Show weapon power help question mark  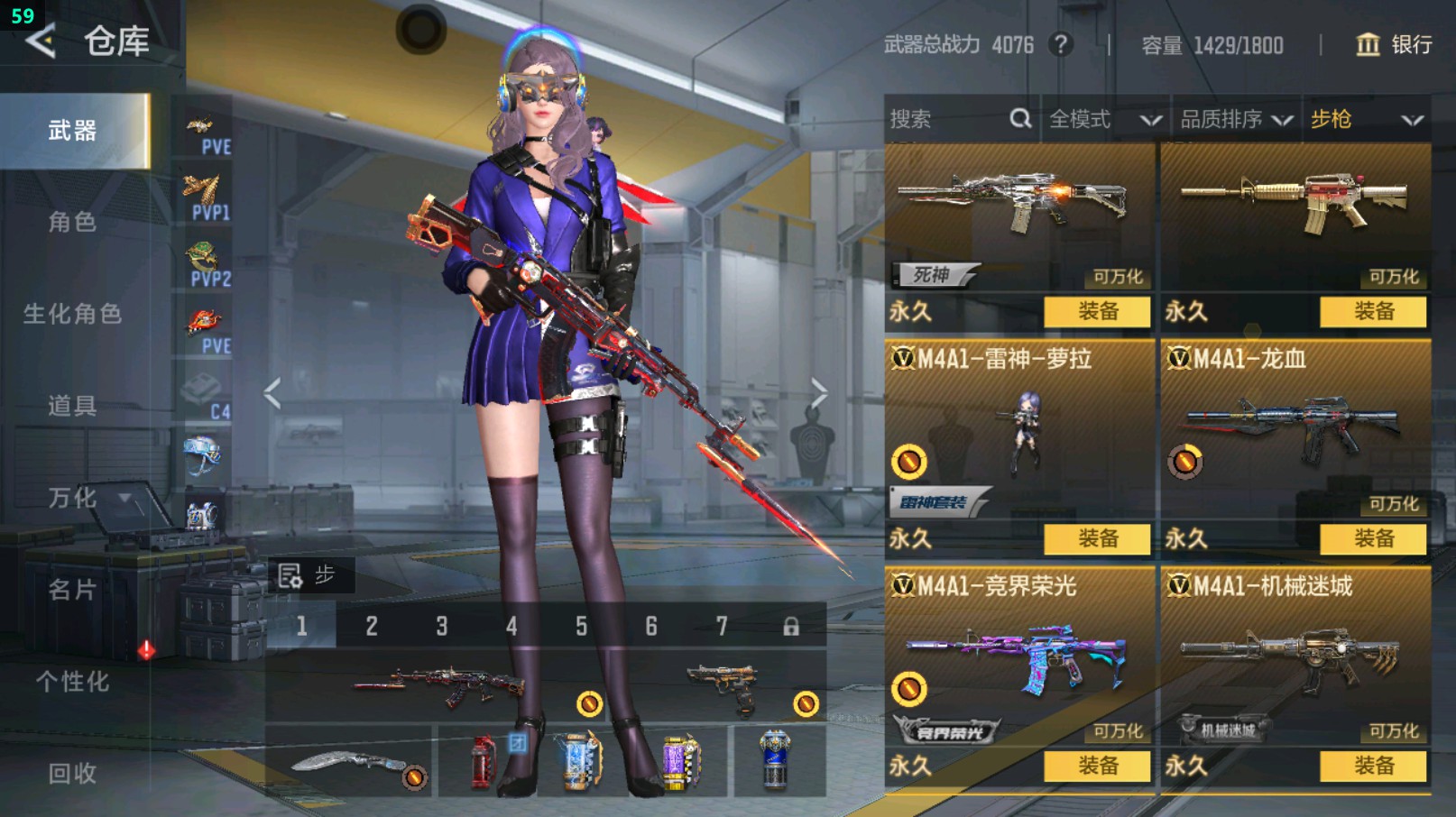[x=1062, y=44]
